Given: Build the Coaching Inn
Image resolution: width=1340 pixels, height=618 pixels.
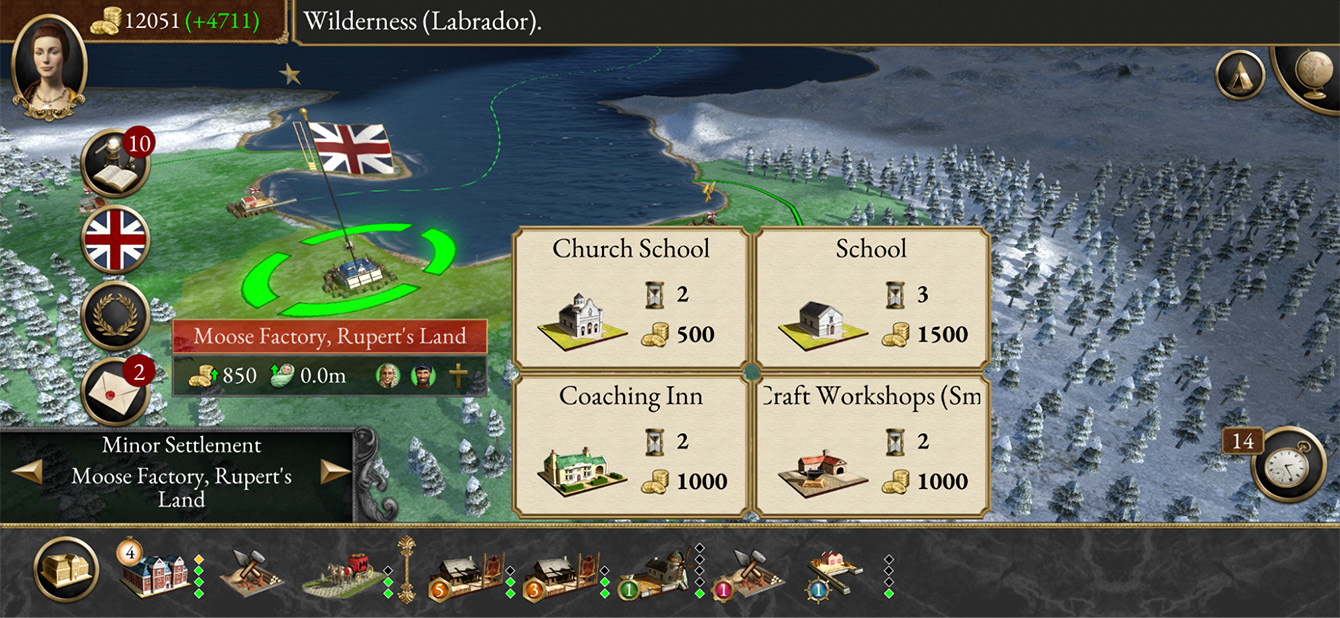Looking at the screenshot, I should click(631, 446).
